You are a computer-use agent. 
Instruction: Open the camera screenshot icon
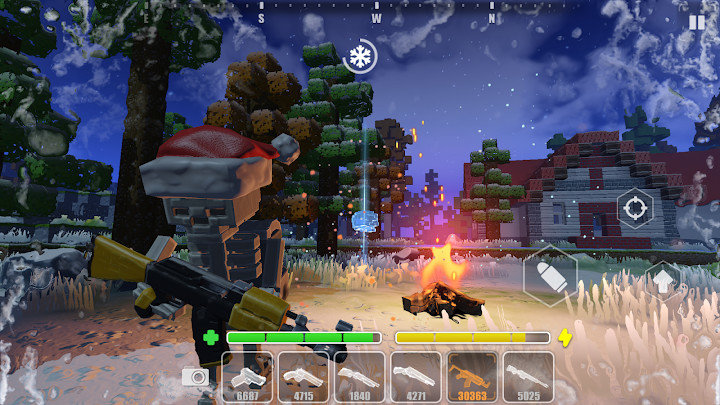click(195, 377)
